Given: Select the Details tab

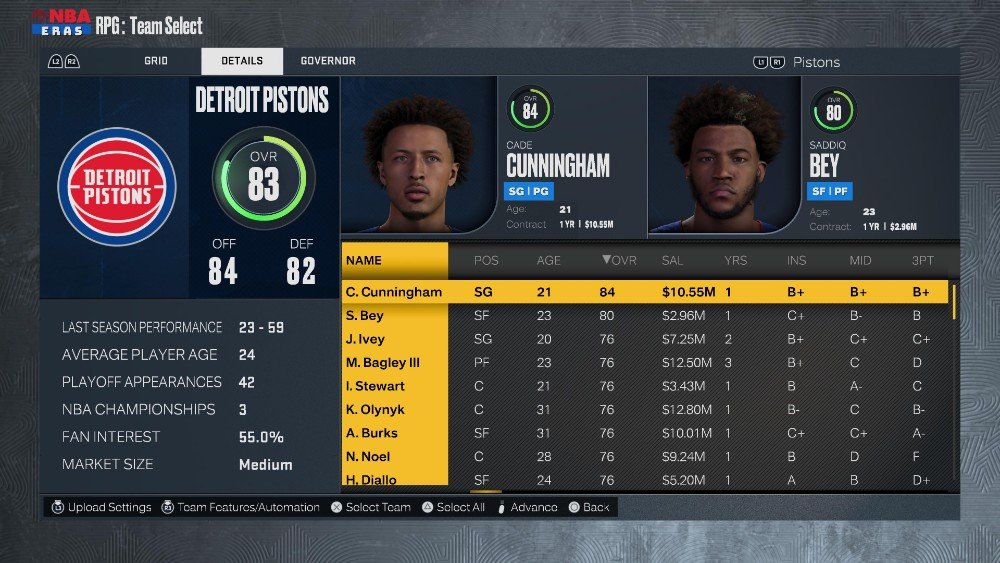Looking at the screenshot, I should tap(242, 61).
